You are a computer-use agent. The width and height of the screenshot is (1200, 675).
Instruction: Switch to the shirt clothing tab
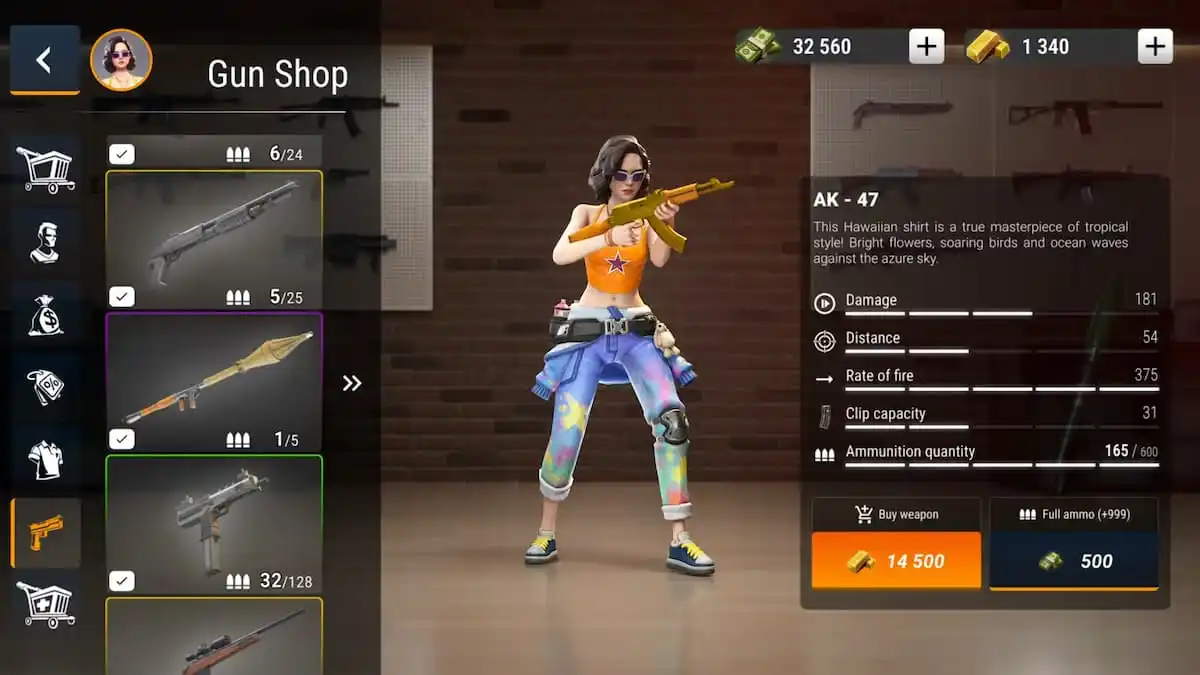(x=45, y=460)
